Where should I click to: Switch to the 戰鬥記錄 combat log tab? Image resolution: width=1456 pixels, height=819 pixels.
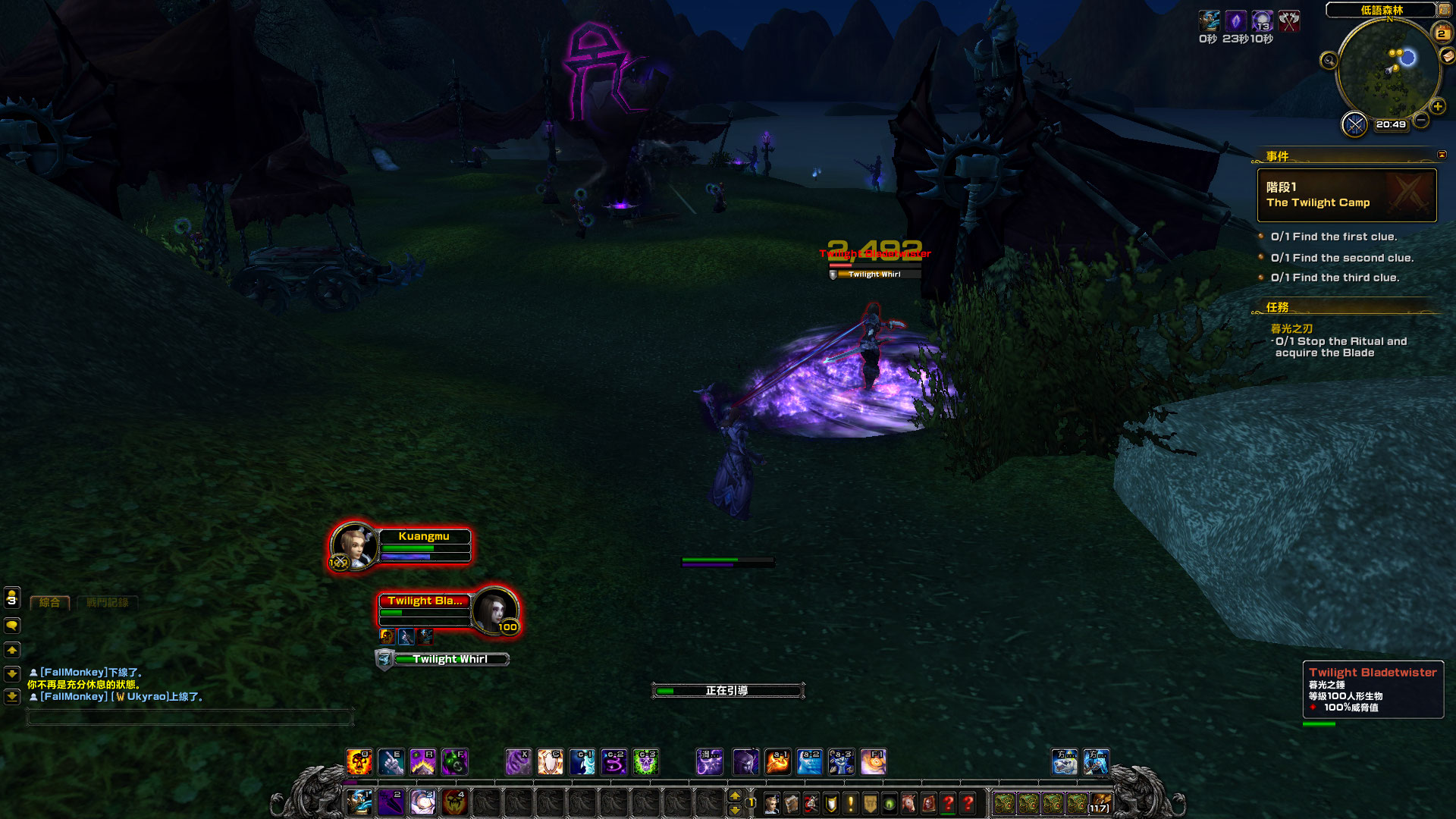[x=107, y=603]
